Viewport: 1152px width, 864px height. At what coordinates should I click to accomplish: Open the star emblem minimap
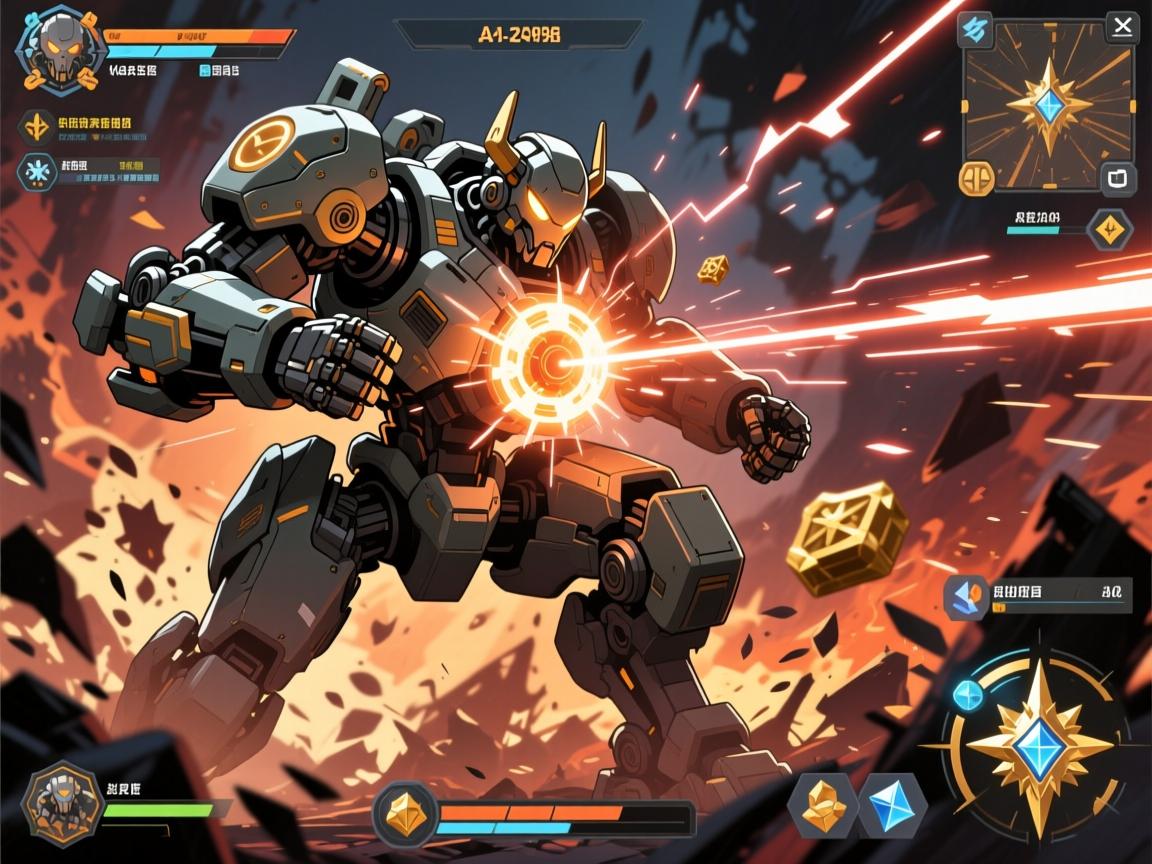(1048, 104)
